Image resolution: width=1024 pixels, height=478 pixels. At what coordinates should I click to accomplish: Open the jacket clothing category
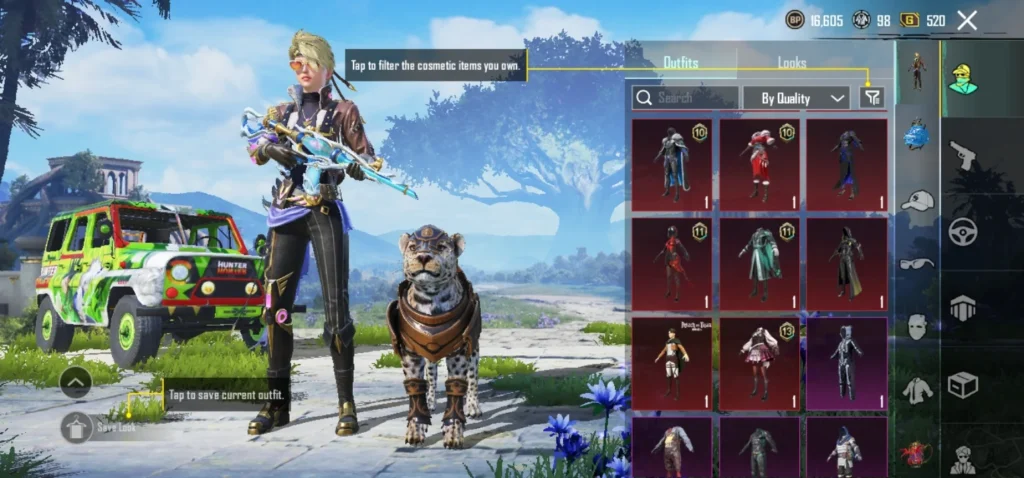tap(917, 390)
